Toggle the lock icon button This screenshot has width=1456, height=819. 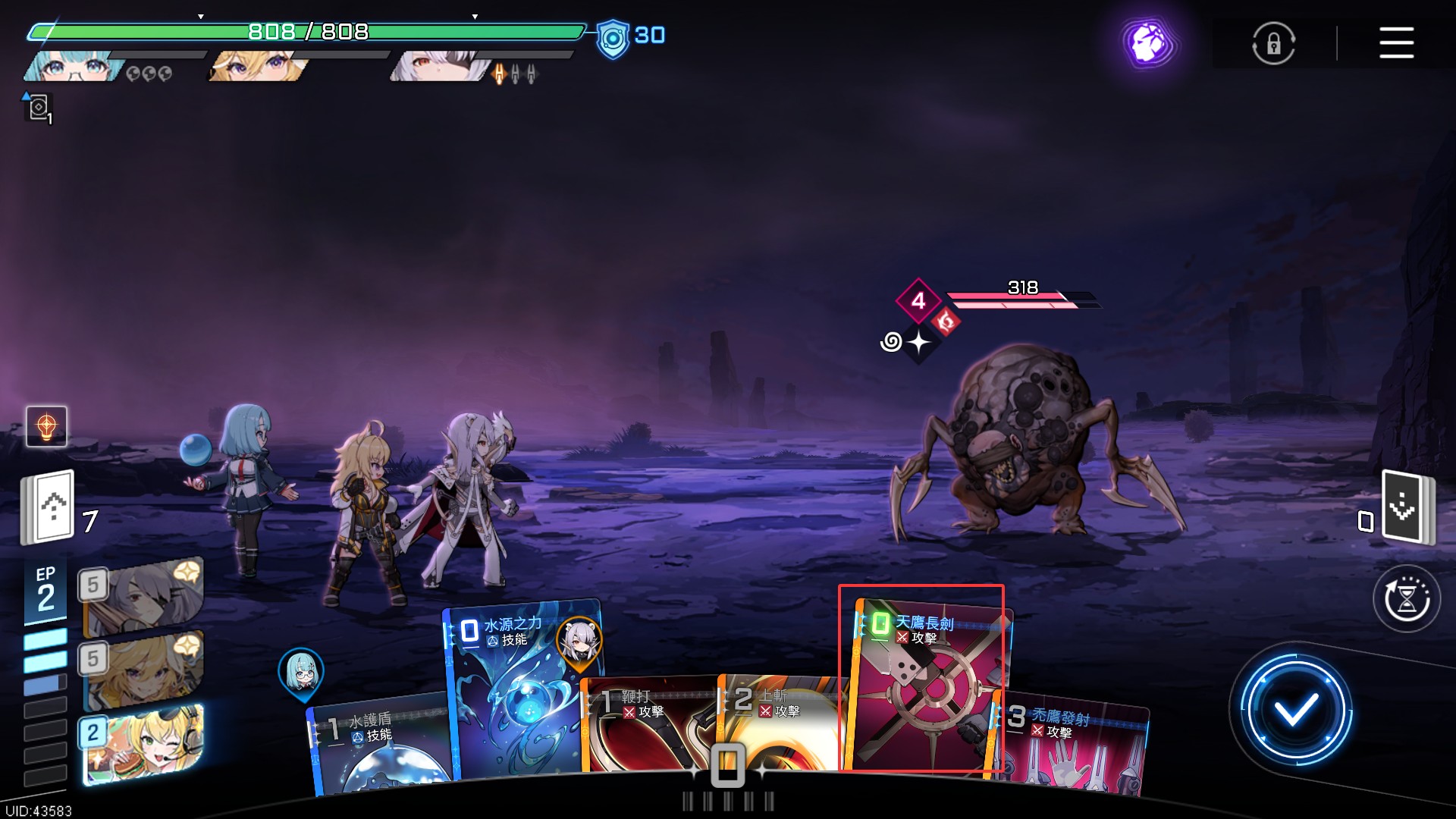click(1273, 43)
